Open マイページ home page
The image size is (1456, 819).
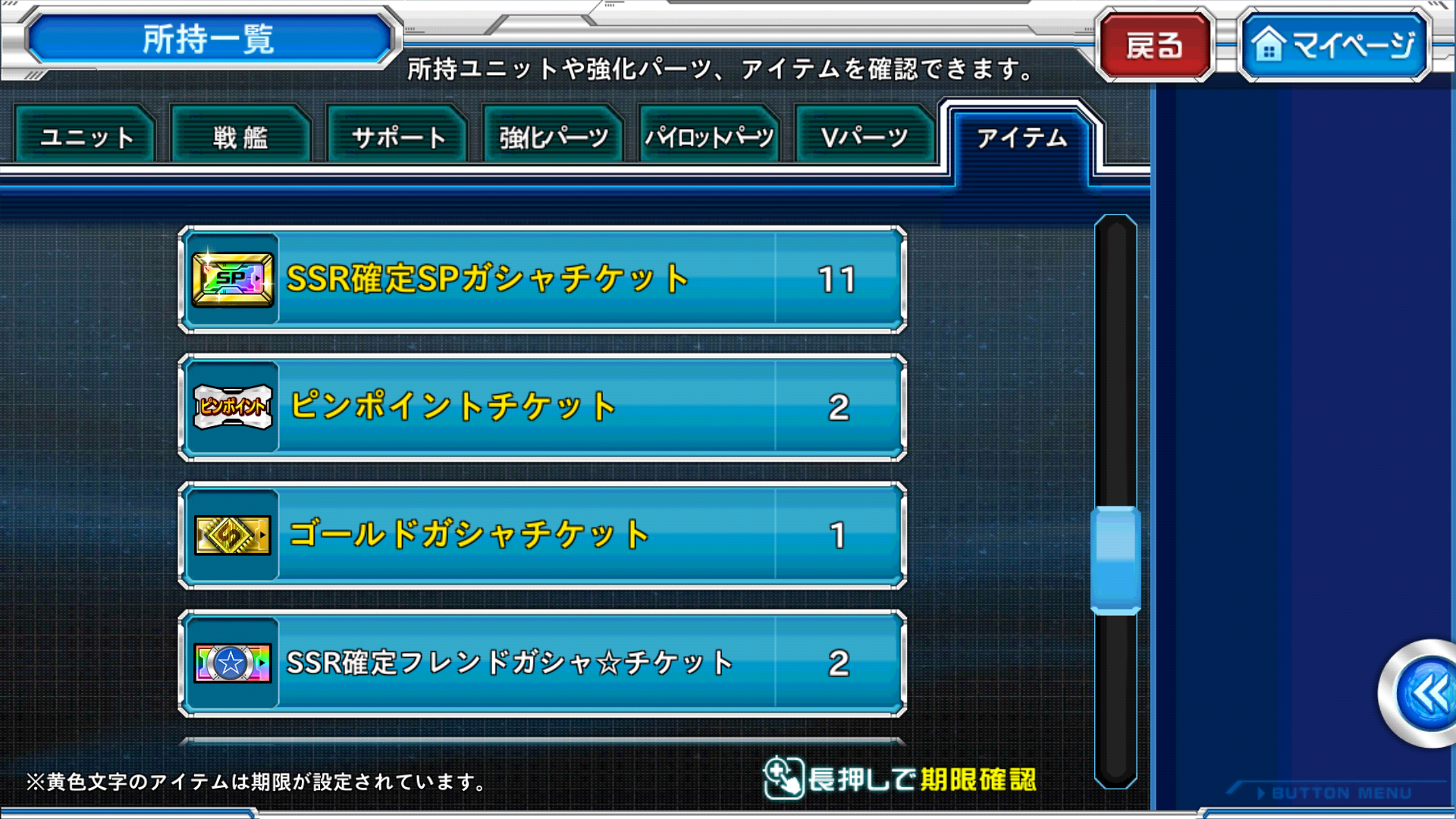1335,45
